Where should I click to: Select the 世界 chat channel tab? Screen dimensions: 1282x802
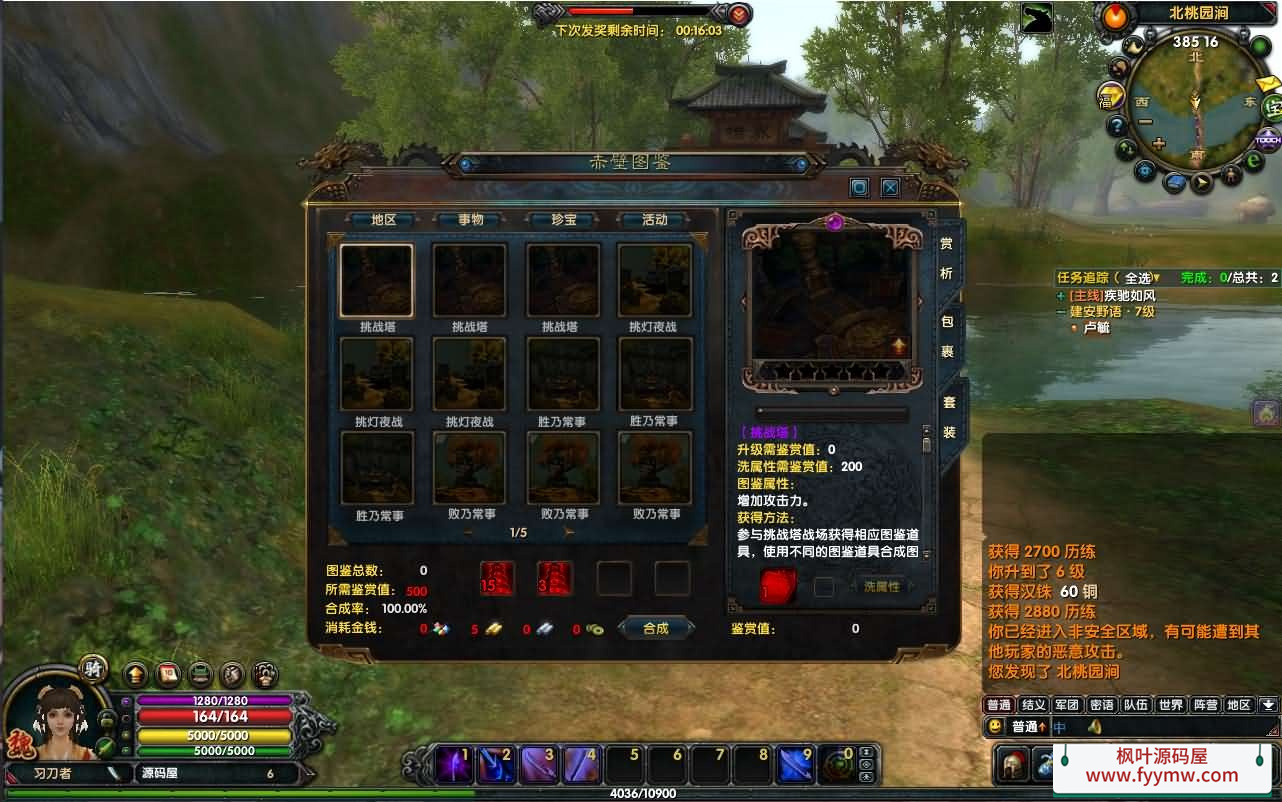coord(1170,705)
